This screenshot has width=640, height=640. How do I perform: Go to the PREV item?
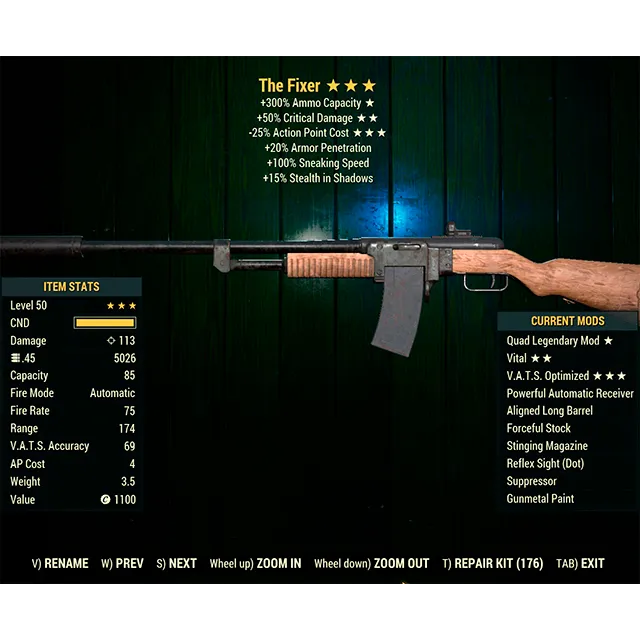click(x=123, y=564)
